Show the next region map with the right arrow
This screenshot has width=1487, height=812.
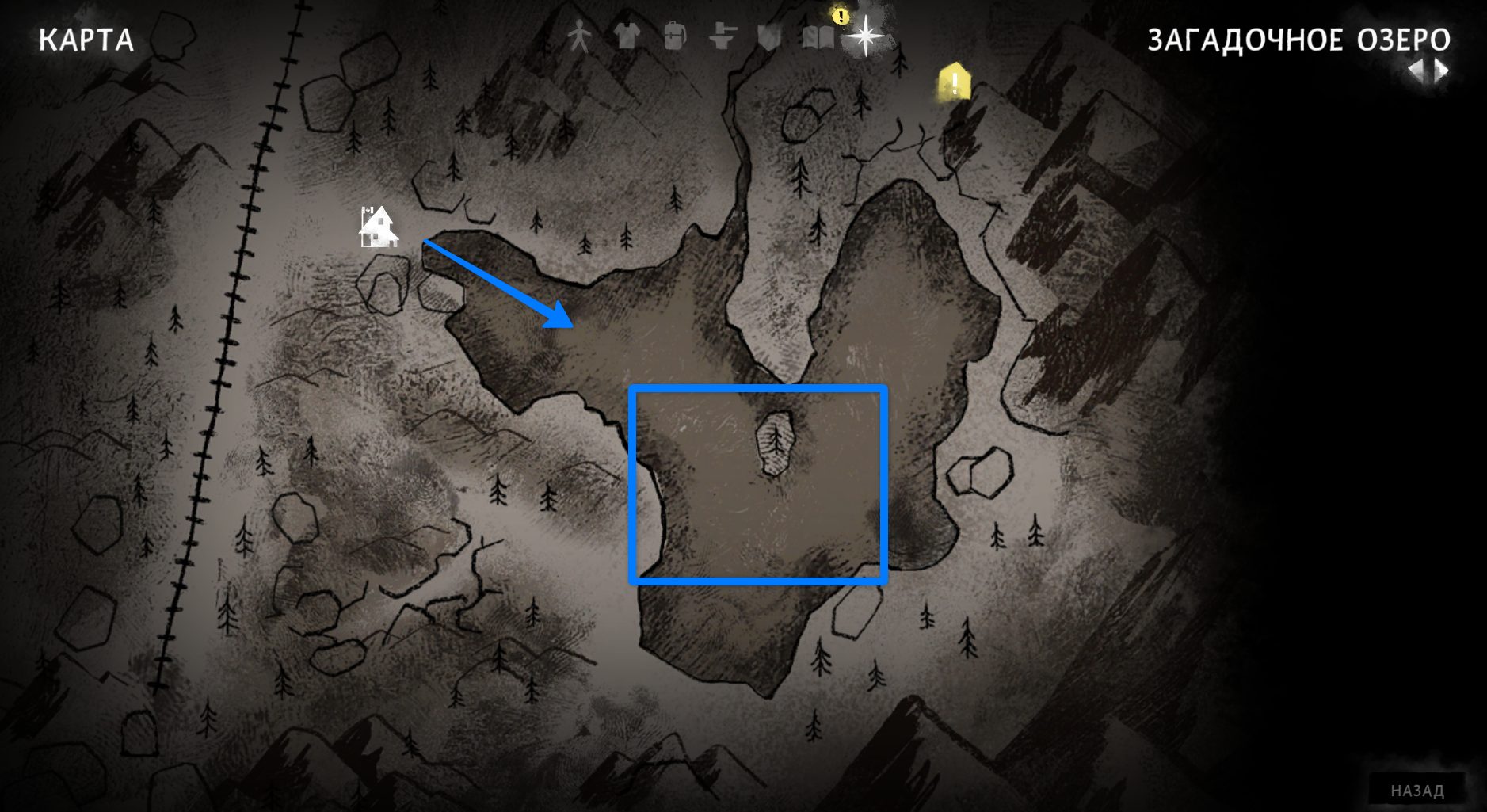[x=1442, y=72]
